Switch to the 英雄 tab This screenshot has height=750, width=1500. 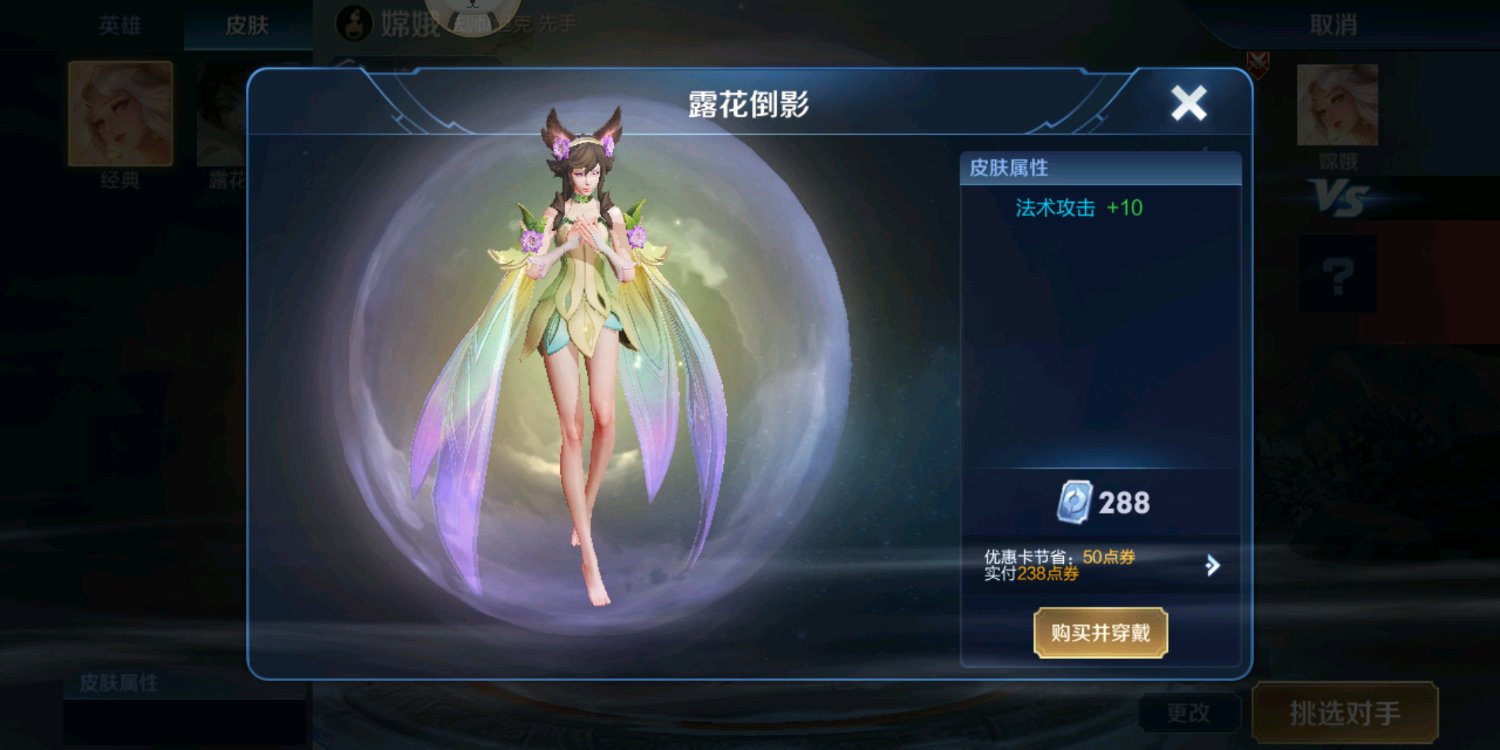(x=120, y=25)
